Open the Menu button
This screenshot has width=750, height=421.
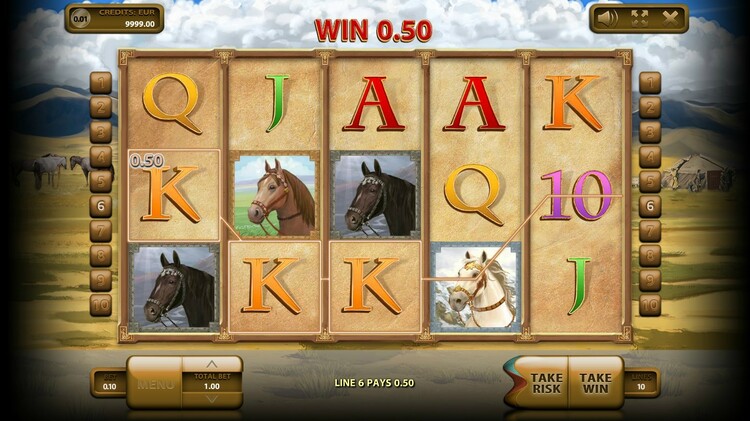tap(156, 384)
